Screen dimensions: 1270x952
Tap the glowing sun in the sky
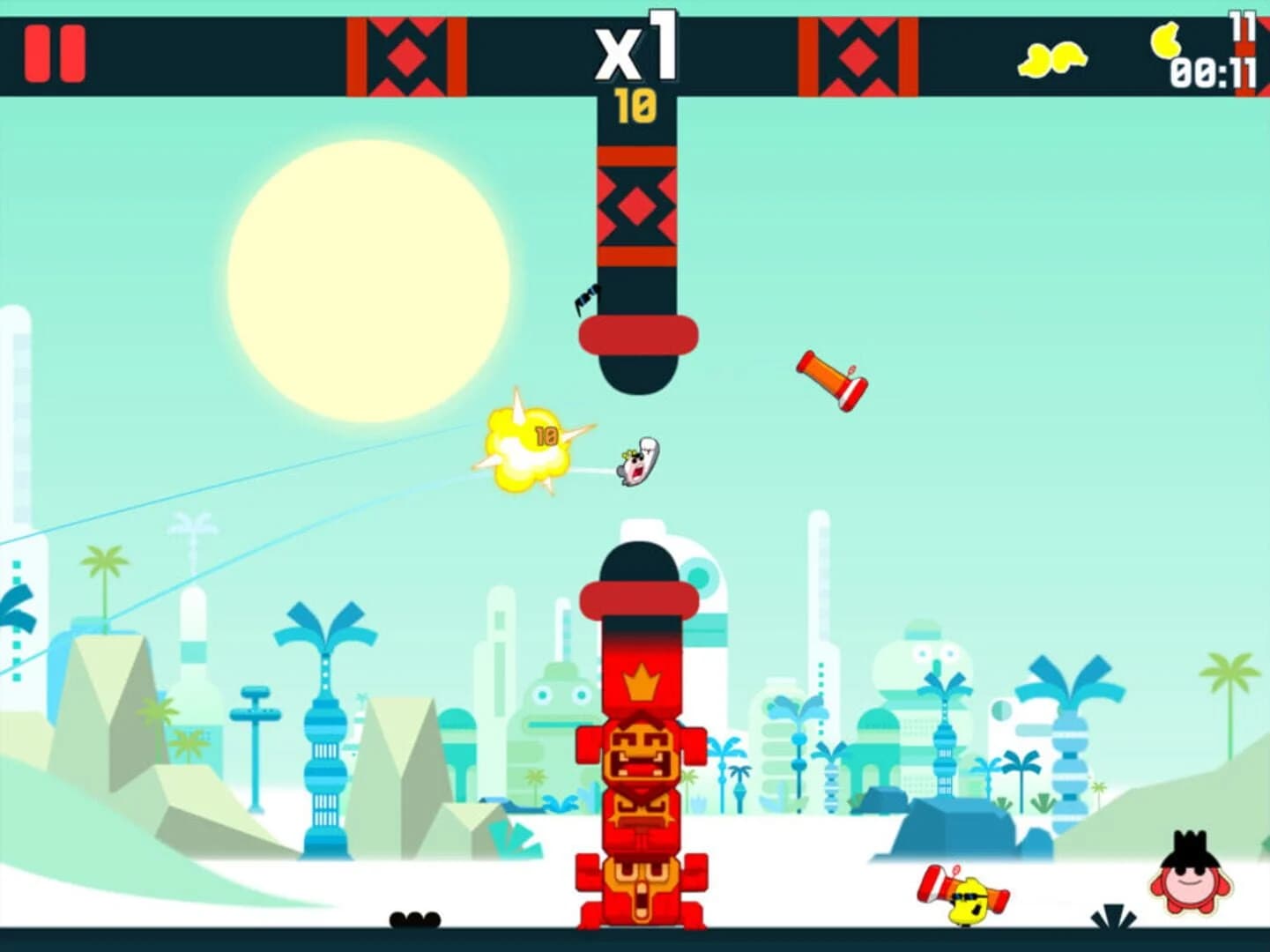coord(372,280)
